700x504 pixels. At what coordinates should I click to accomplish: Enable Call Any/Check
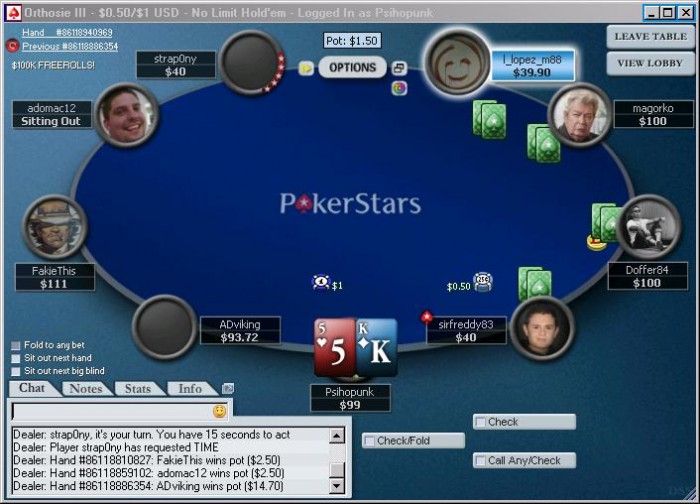click(480, 461)
